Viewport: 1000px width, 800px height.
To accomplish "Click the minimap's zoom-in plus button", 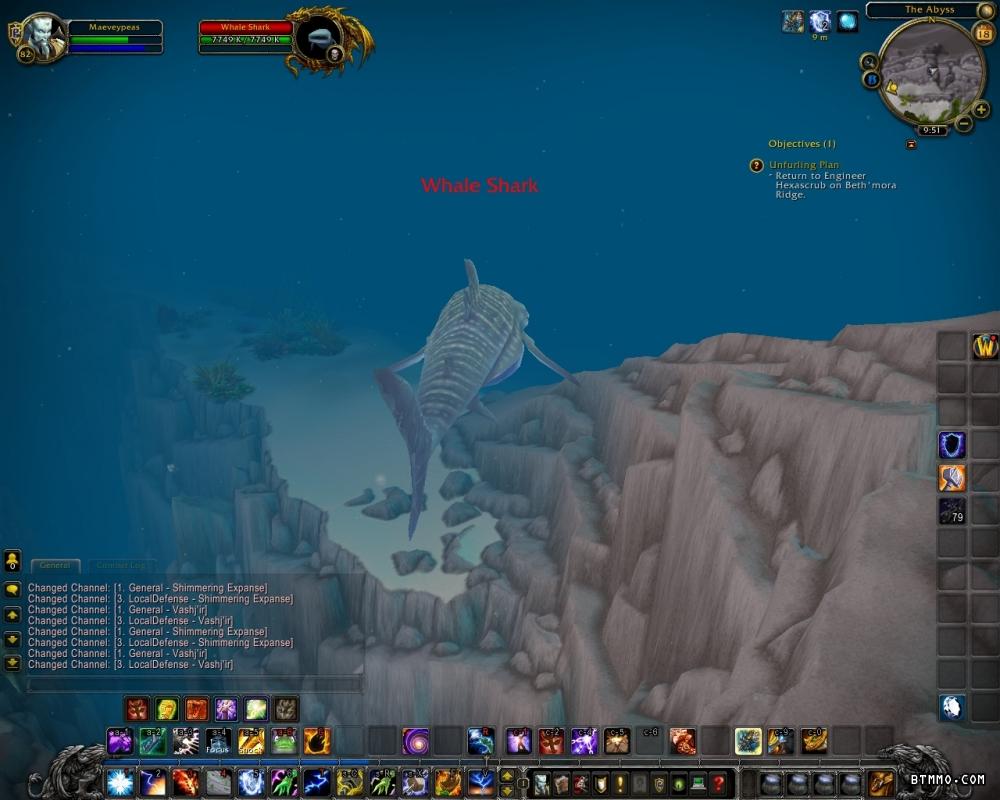I will click(981, 109).
